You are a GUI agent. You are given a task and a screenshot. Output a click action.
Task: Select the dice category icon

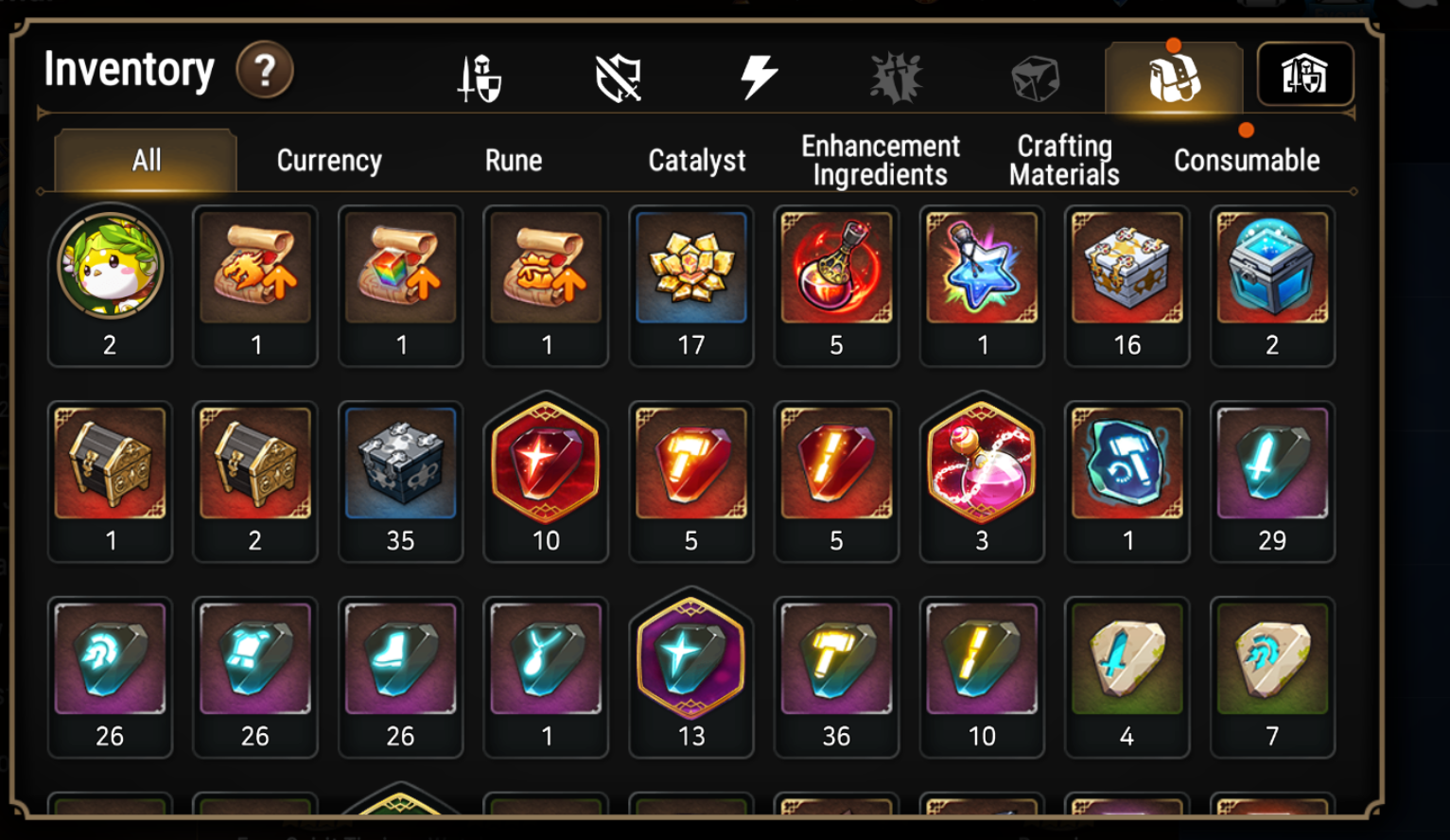pyautogui.click(x=1036, y=79)
